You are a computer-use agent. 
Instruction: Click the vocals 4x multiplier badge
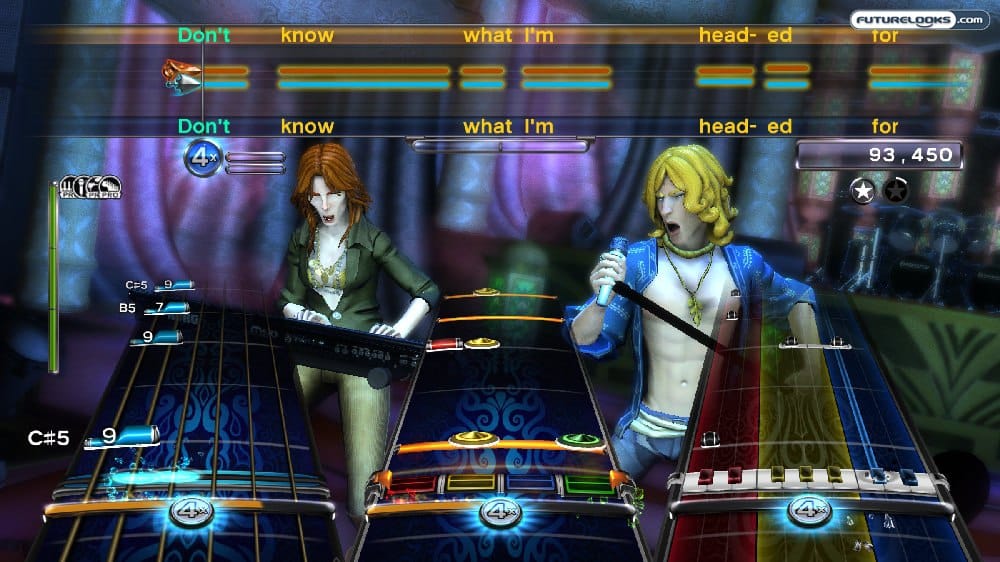pyautogui.click(x=204, y=158)
